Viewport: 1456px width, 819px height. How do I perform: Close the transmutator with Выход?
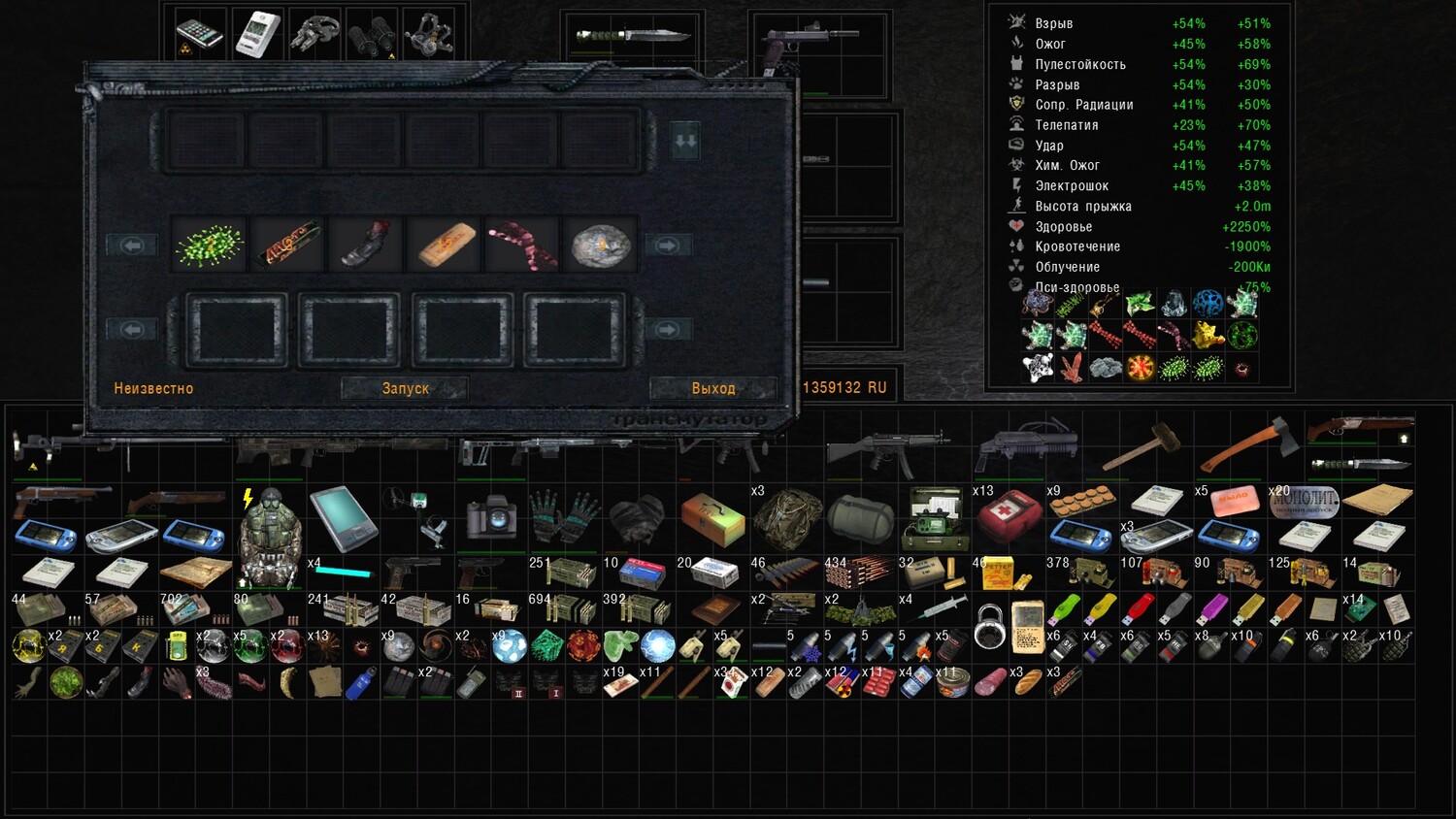click(712, 388)
